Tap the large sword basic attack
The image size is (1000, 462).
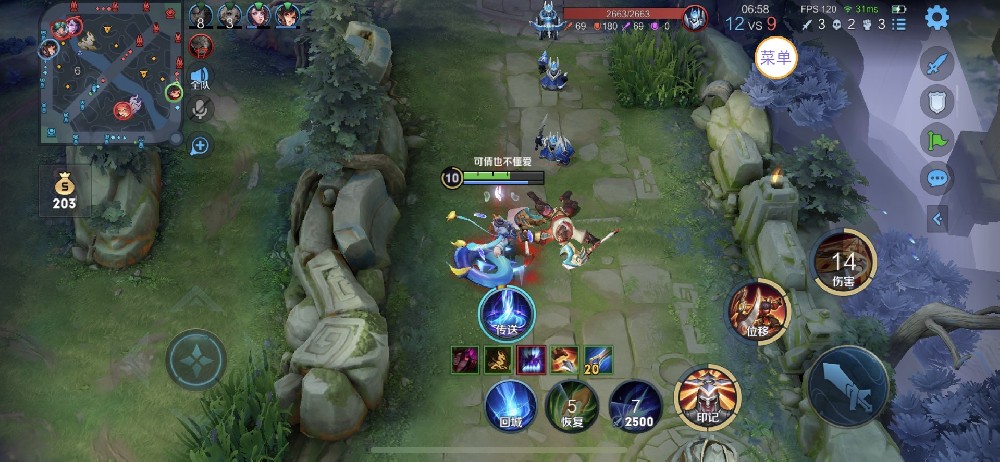tap(849, 390)
